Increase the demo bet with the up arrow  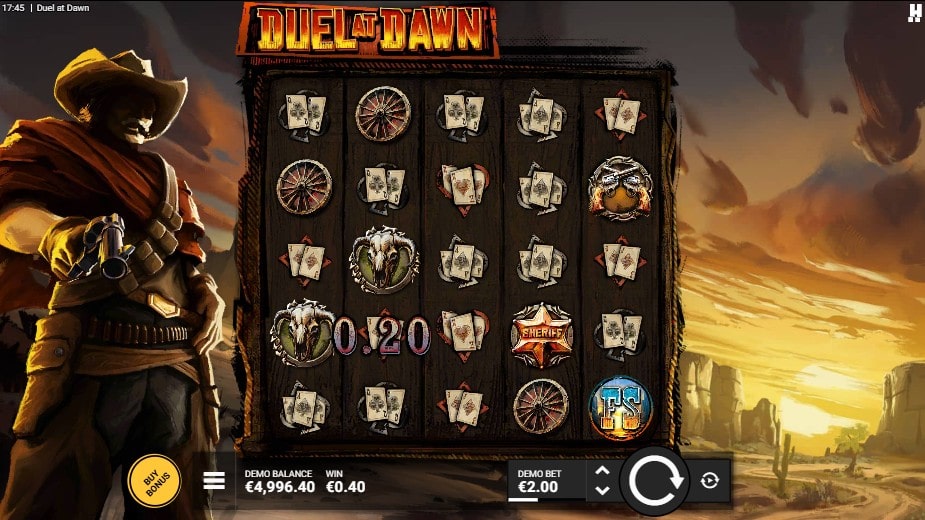(602, 471)
